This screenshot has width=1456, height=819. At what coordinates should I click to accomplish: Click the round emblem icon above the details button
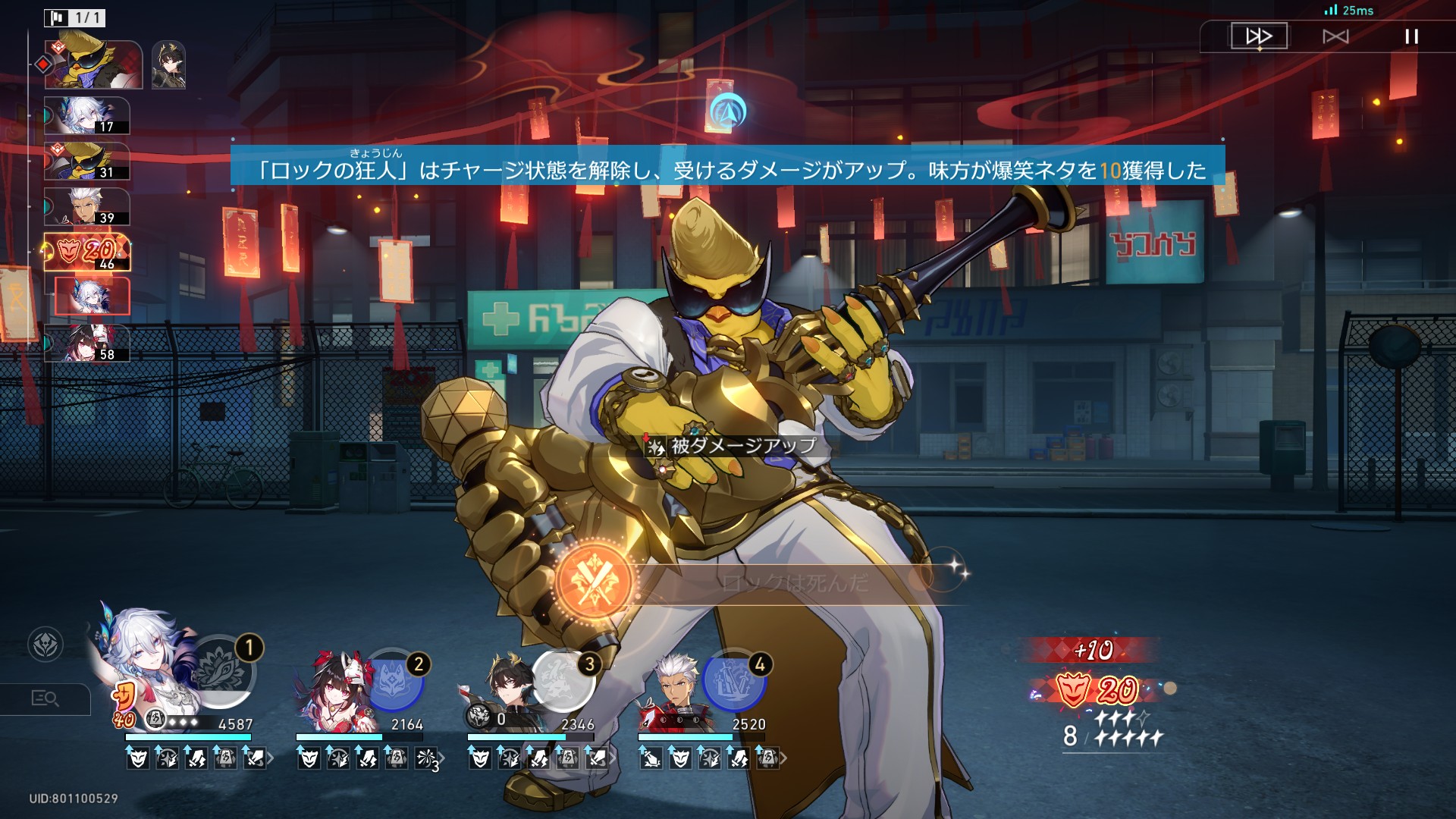click(45, 645)
